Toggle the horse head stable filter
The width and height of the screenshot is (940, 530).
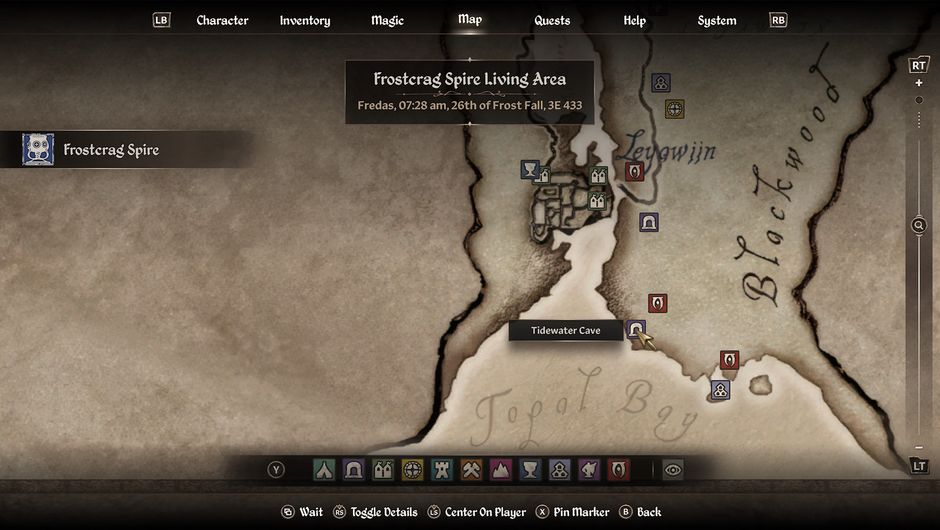[589, 469]
